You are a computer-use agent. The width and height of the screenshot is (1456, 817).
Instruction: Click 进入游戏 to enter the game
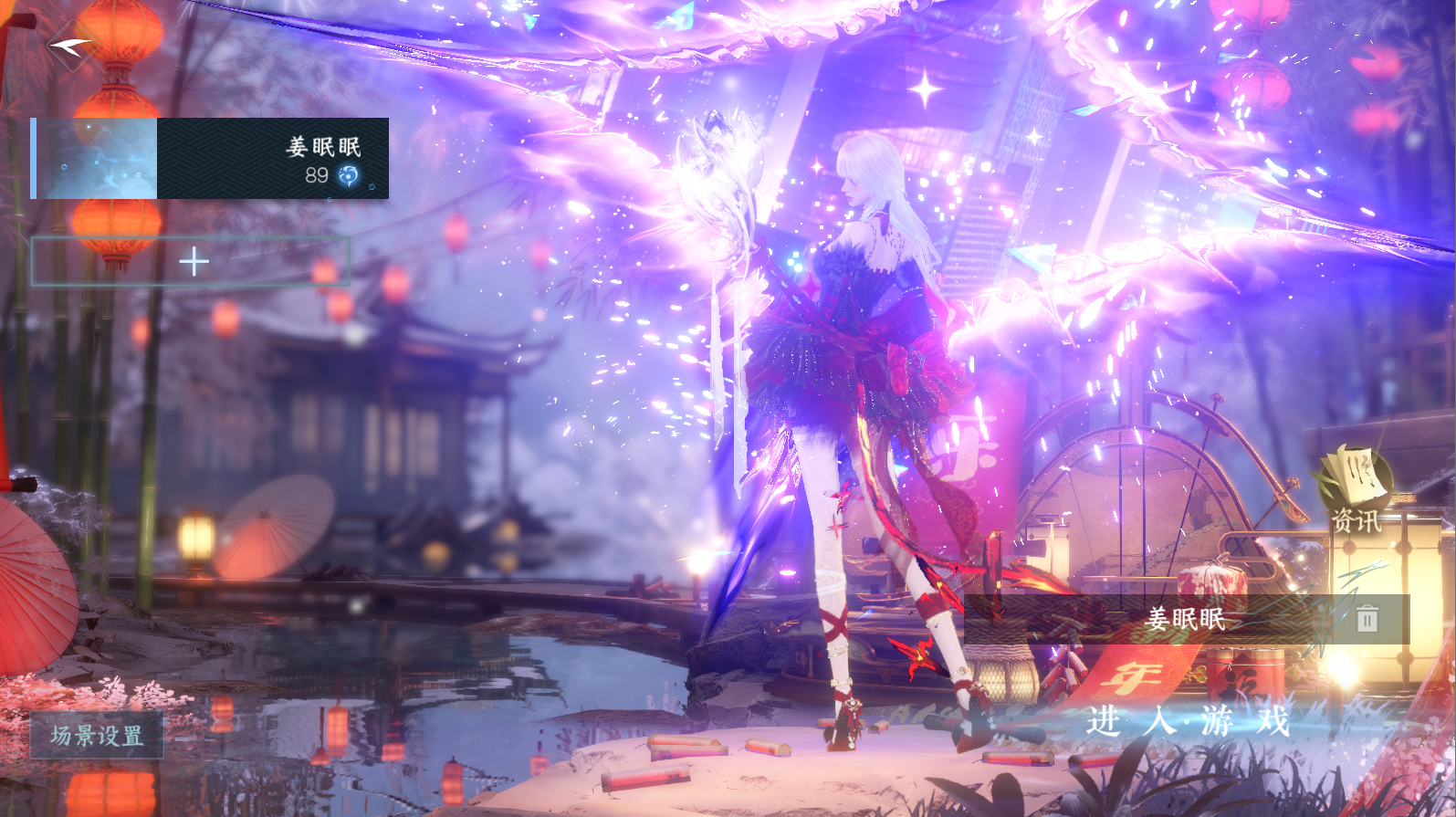[1188, 721]
